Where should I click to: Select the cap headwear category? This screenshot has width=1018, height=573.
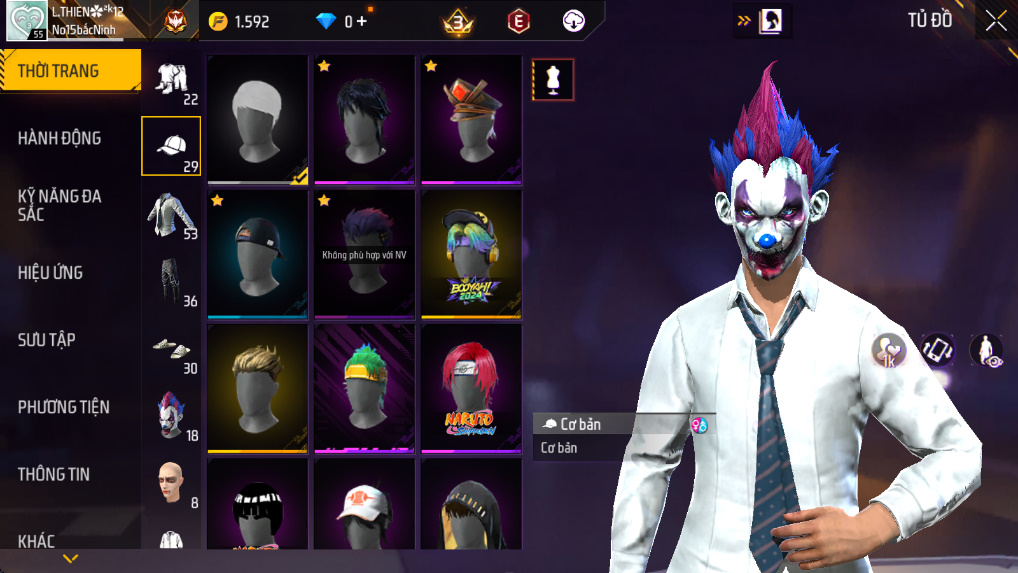(x=171, y=146)
